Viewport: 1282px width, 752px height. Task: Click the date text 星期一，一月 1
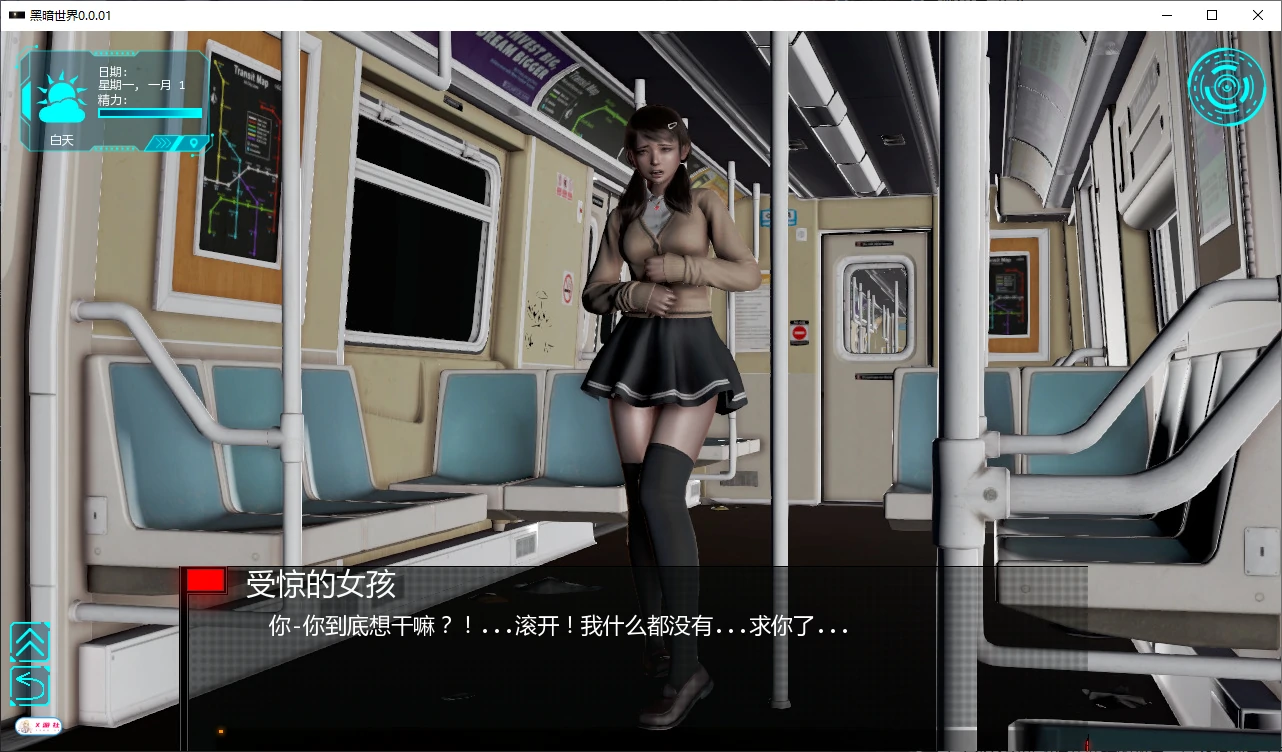tap(141, 84)
